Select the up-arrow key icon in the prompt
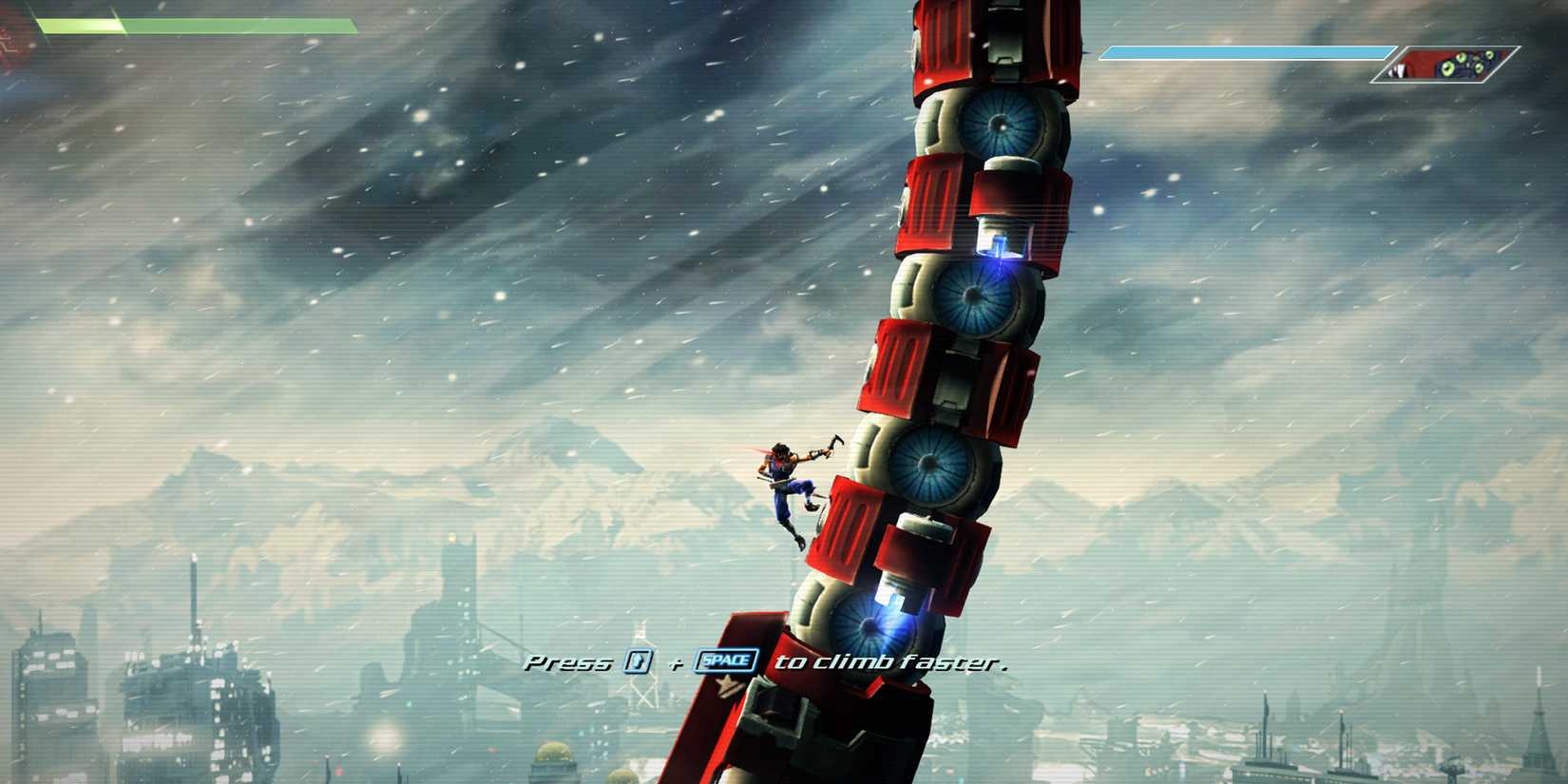The image size is (1568, 784). coord(637,661)
